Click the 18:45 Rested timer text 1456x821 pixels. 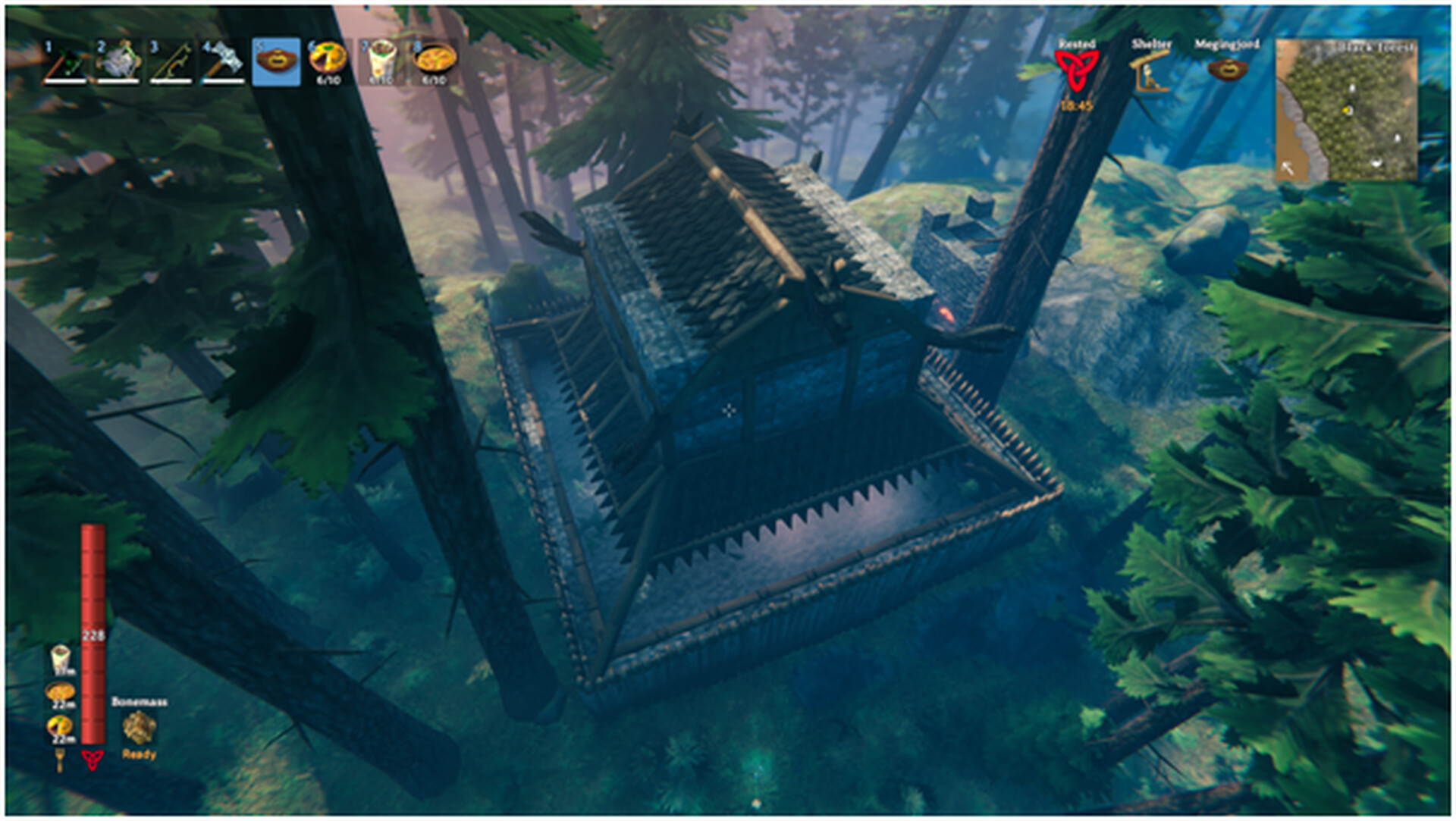(1077, 106)
